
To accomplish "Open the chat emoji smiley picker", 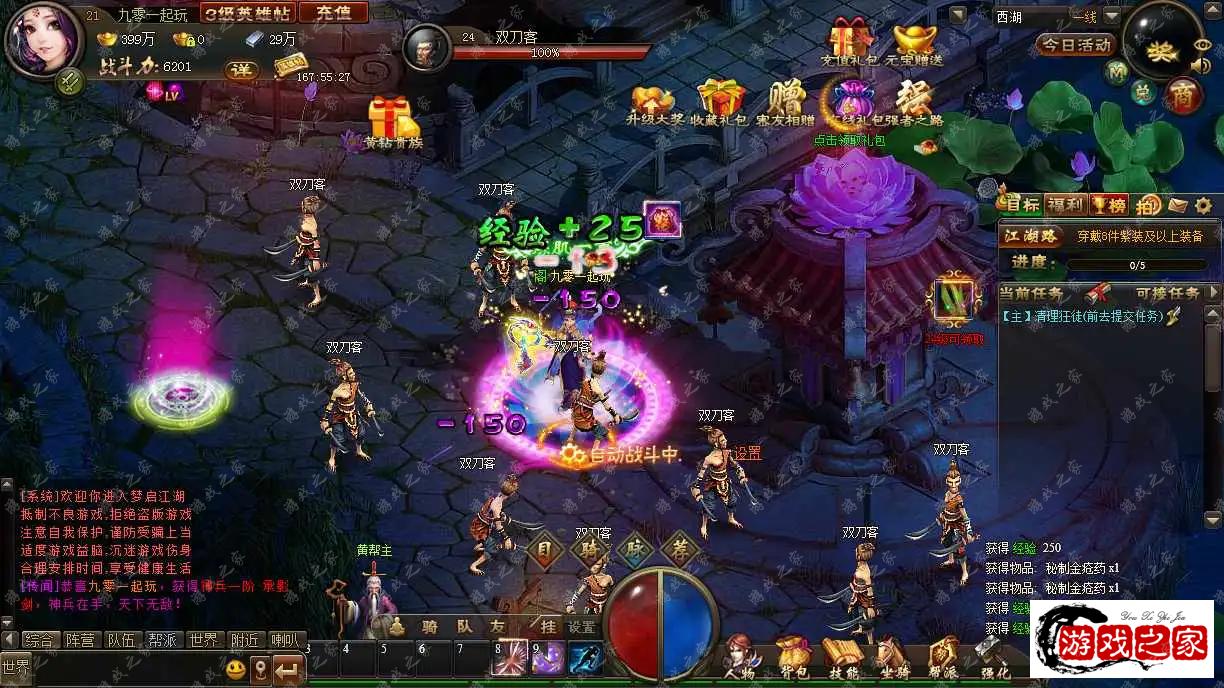I will (236, 667).
